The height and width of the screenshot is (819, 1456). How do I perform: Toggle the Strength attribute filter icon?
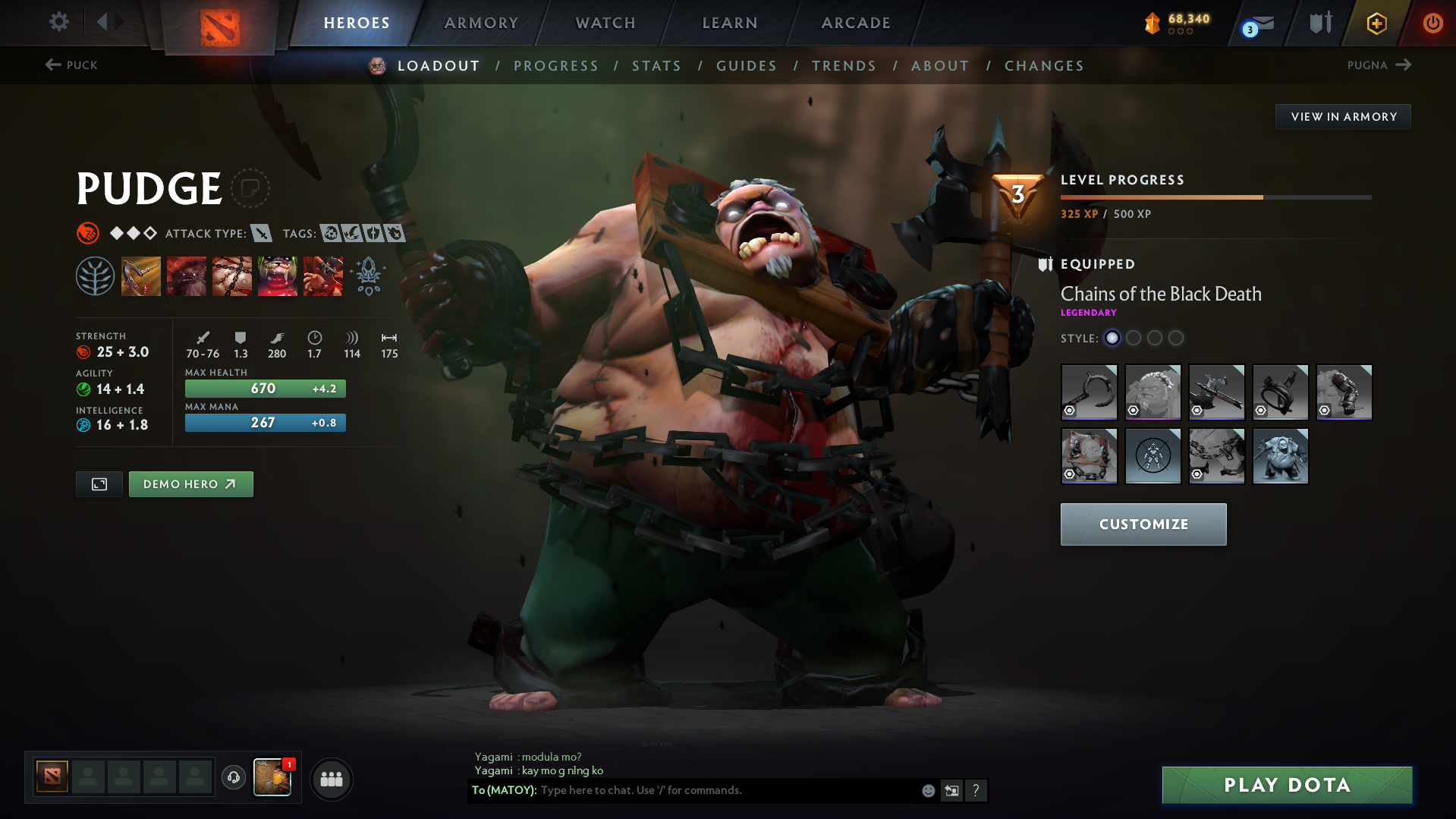(88, 234)
